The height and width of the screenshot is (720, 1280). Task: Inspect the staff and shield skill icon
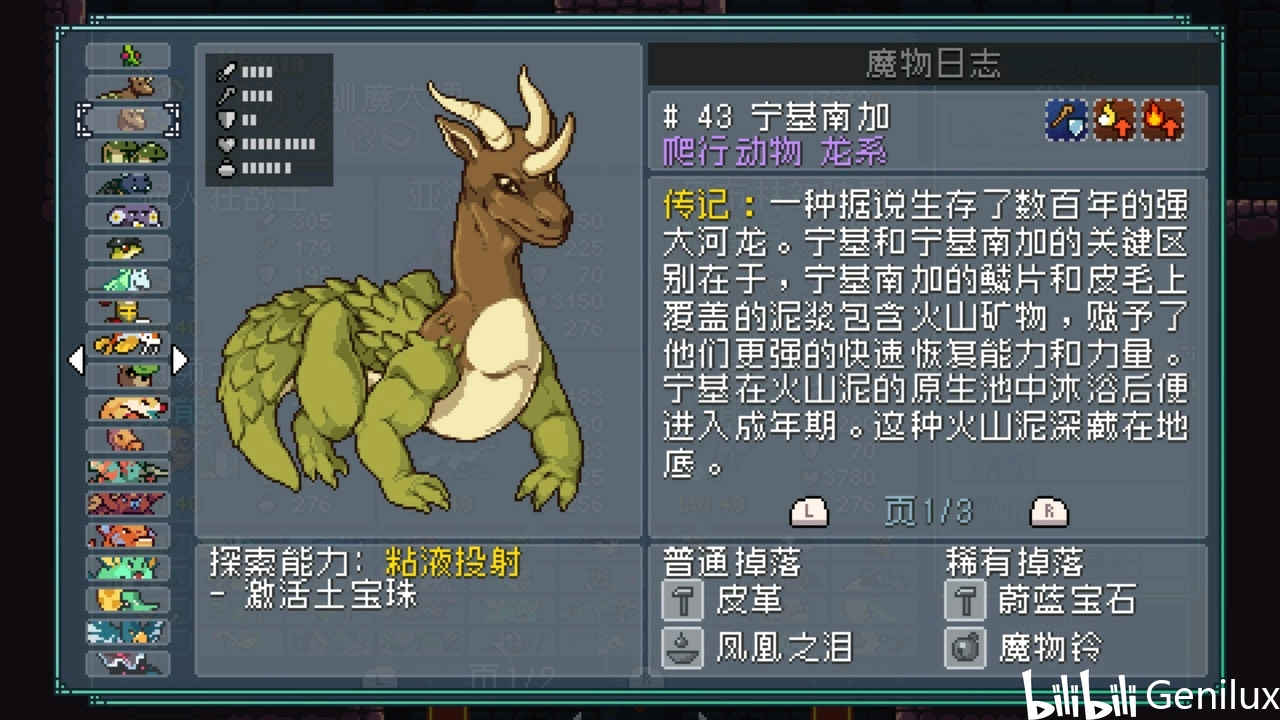tap(1066, 120)
